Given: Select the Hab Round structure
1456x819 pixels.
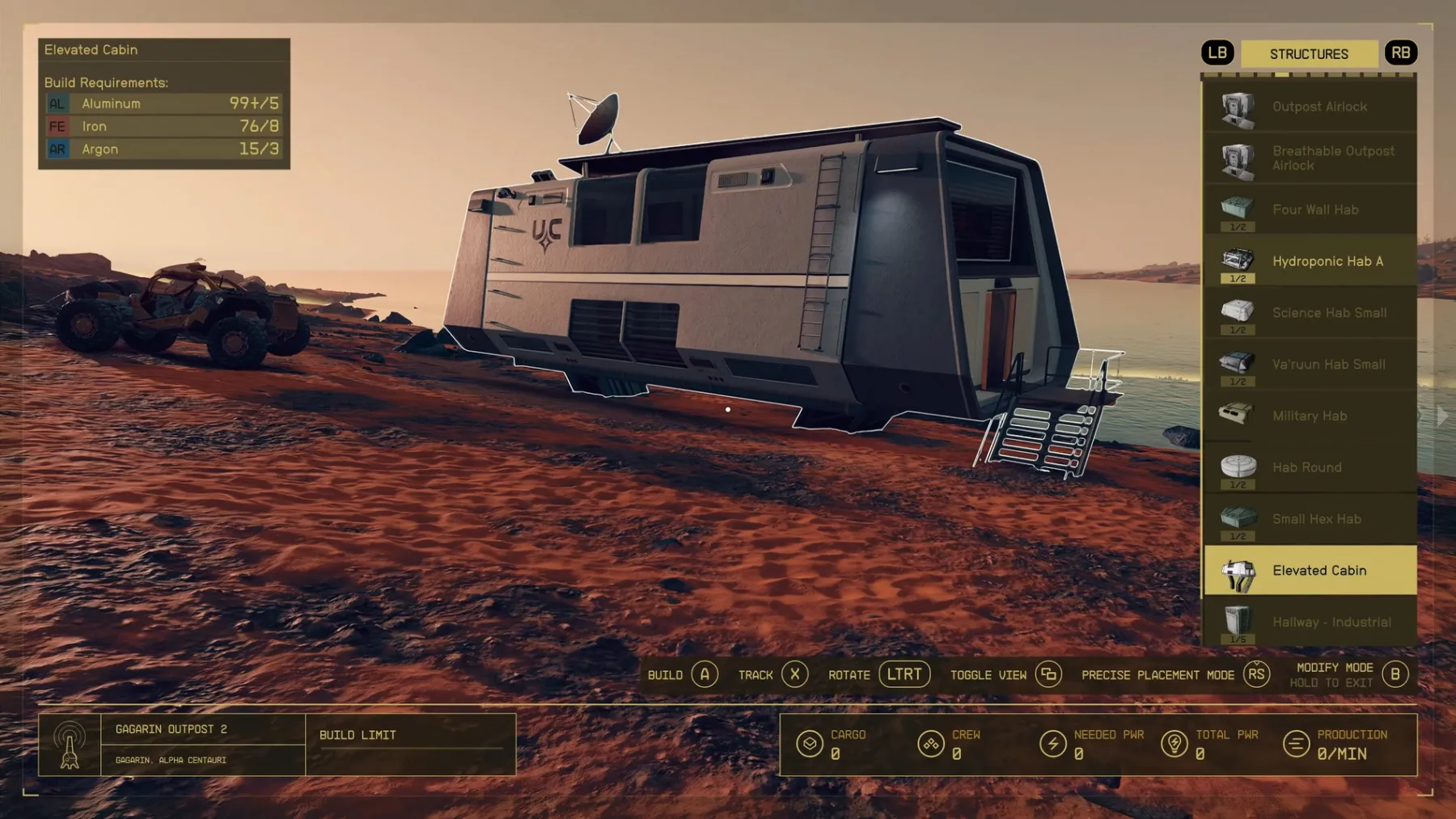Looking at the screenshot, I should (1310, 467).
